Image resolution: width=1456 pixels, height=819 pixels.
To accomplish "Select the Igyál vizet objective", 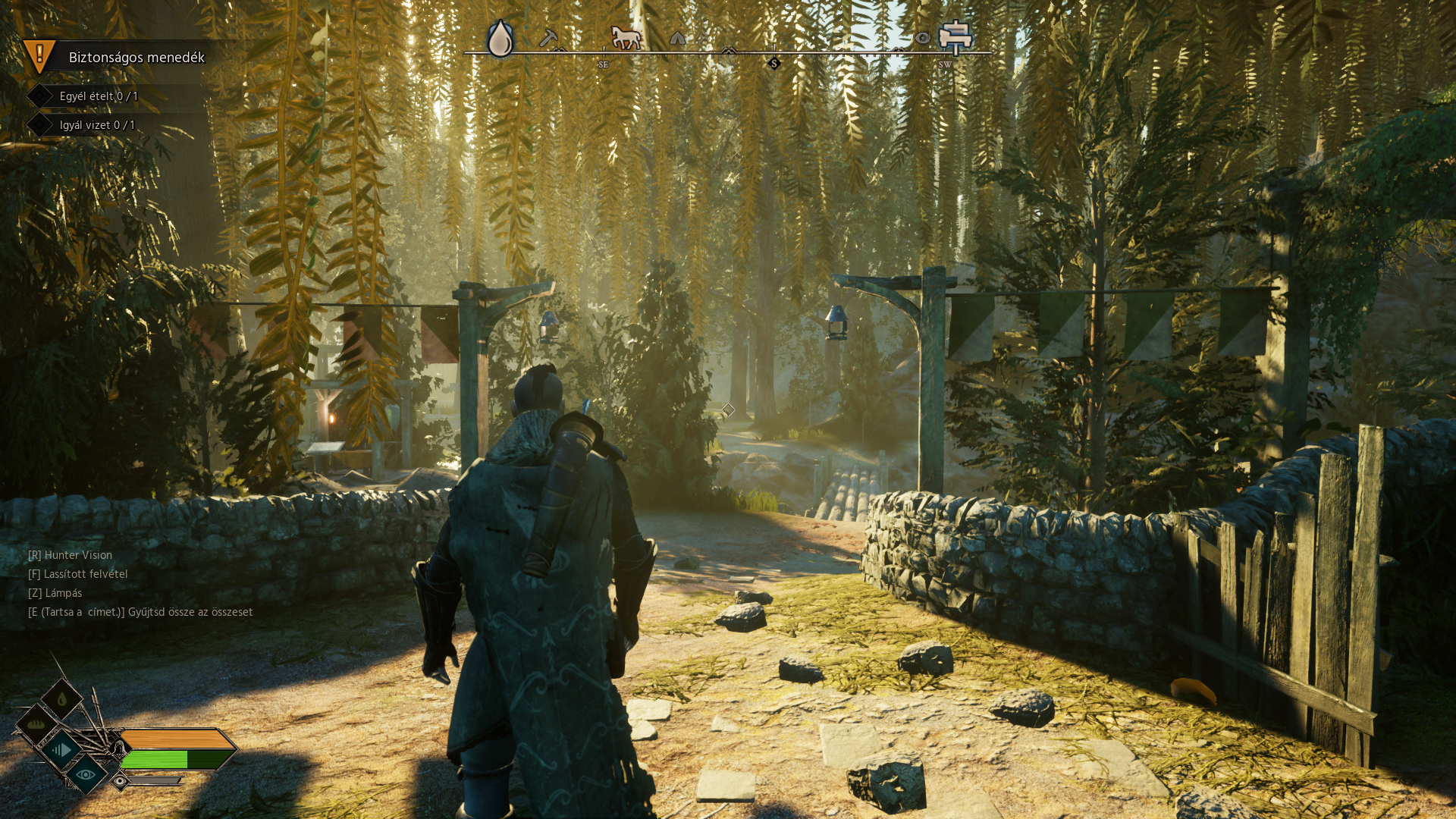I will [x=97, y=125].
